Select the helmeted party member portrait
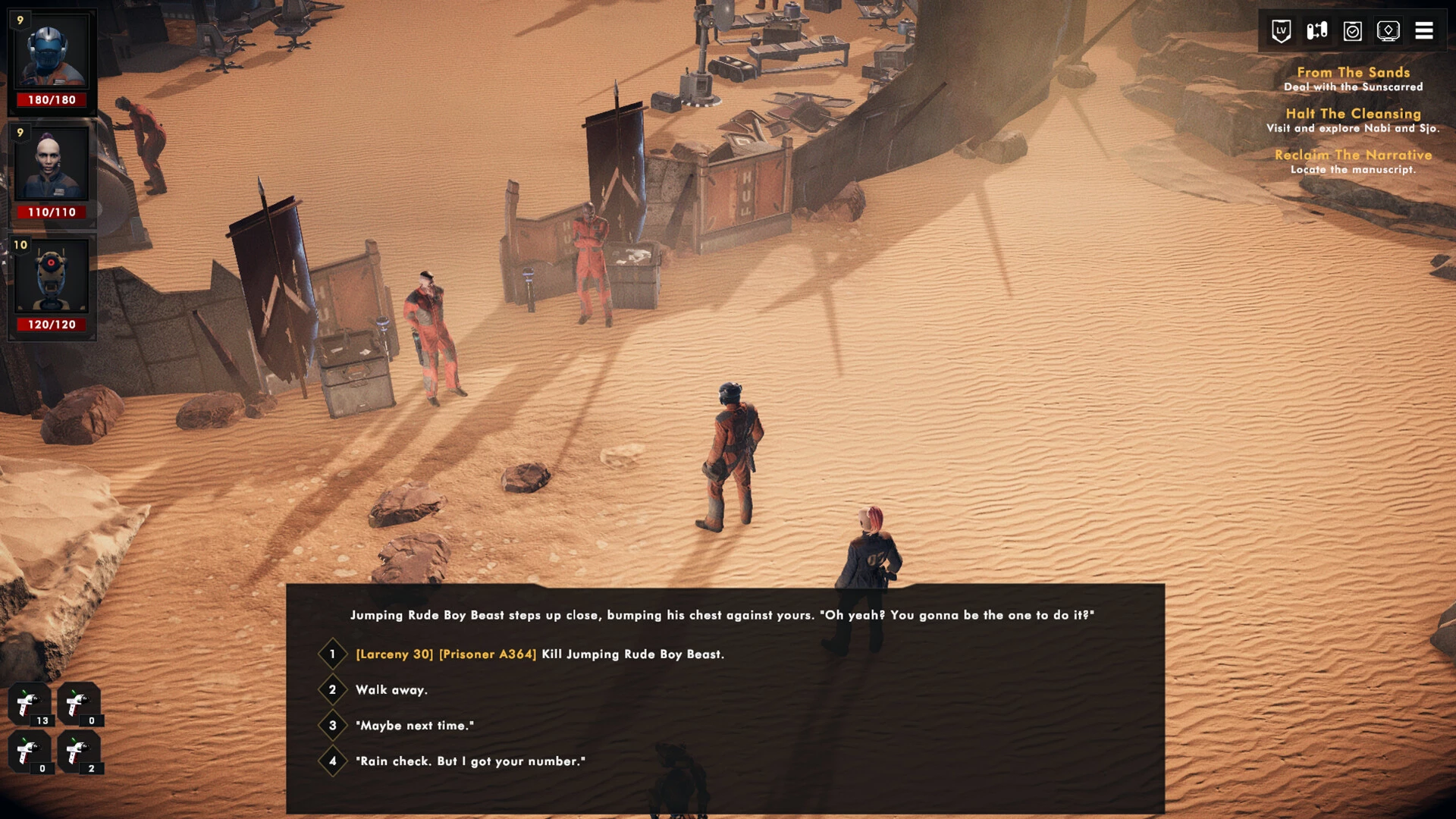 pyautogui.click(x=52, y=53)
